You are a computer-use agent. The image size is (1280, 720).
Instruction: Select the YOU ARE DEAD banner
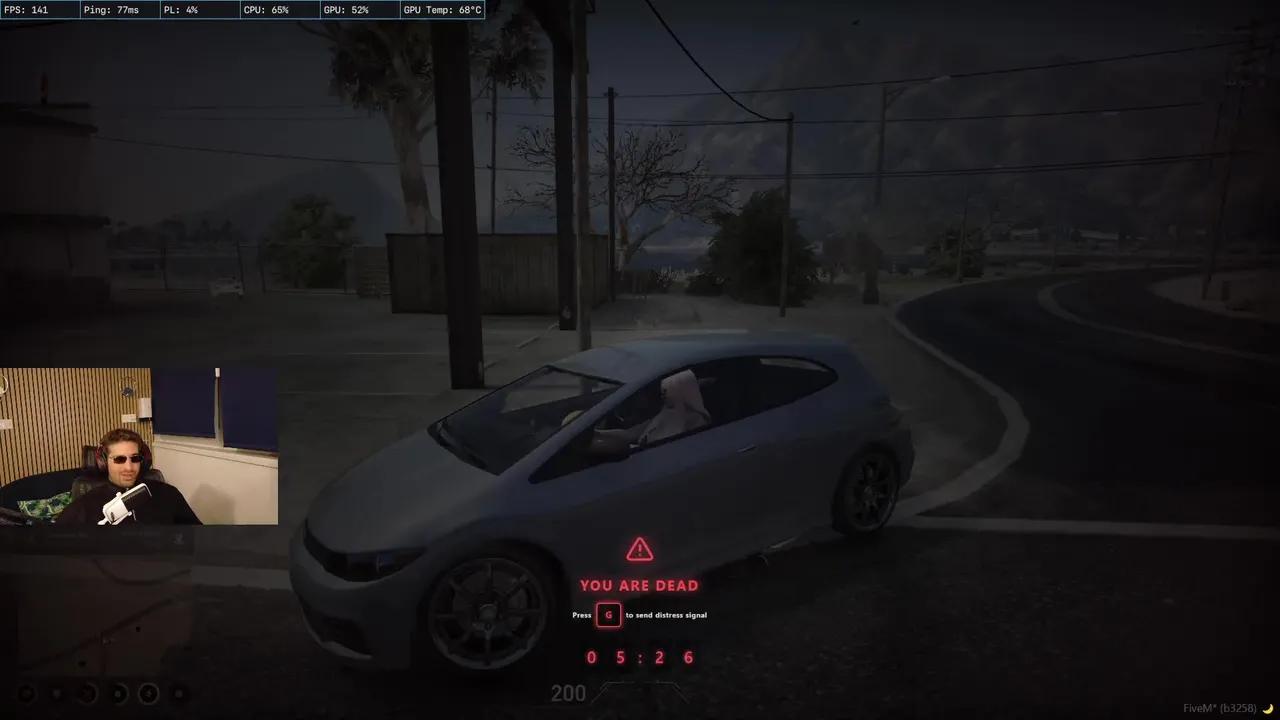click(639, 585)
